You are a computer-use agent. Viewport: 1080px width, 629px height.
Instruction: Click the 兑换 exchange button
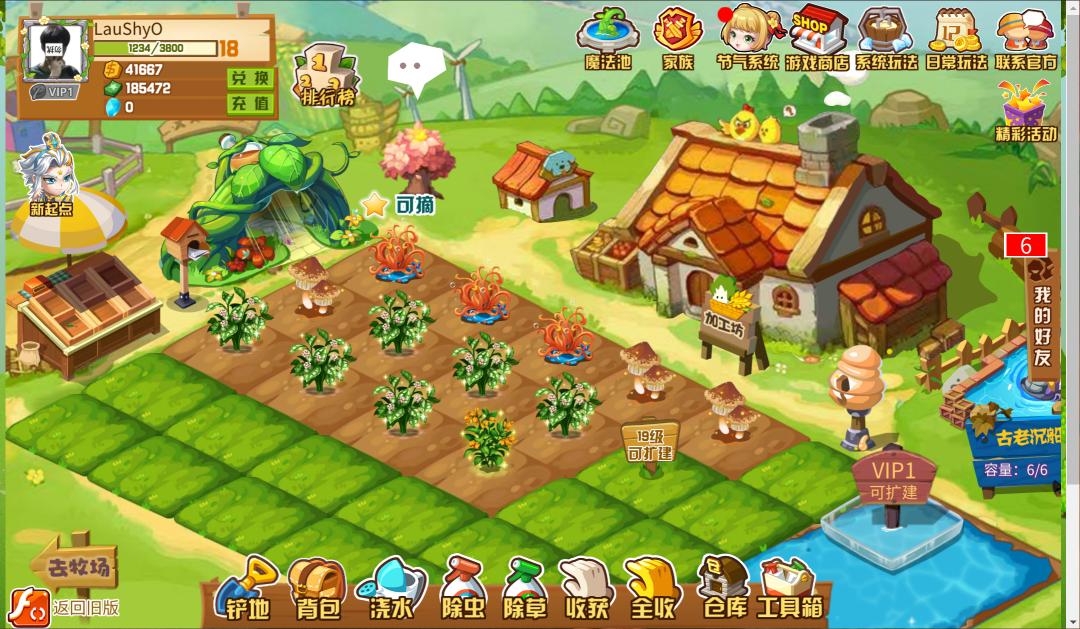click(x=249, y=78)
